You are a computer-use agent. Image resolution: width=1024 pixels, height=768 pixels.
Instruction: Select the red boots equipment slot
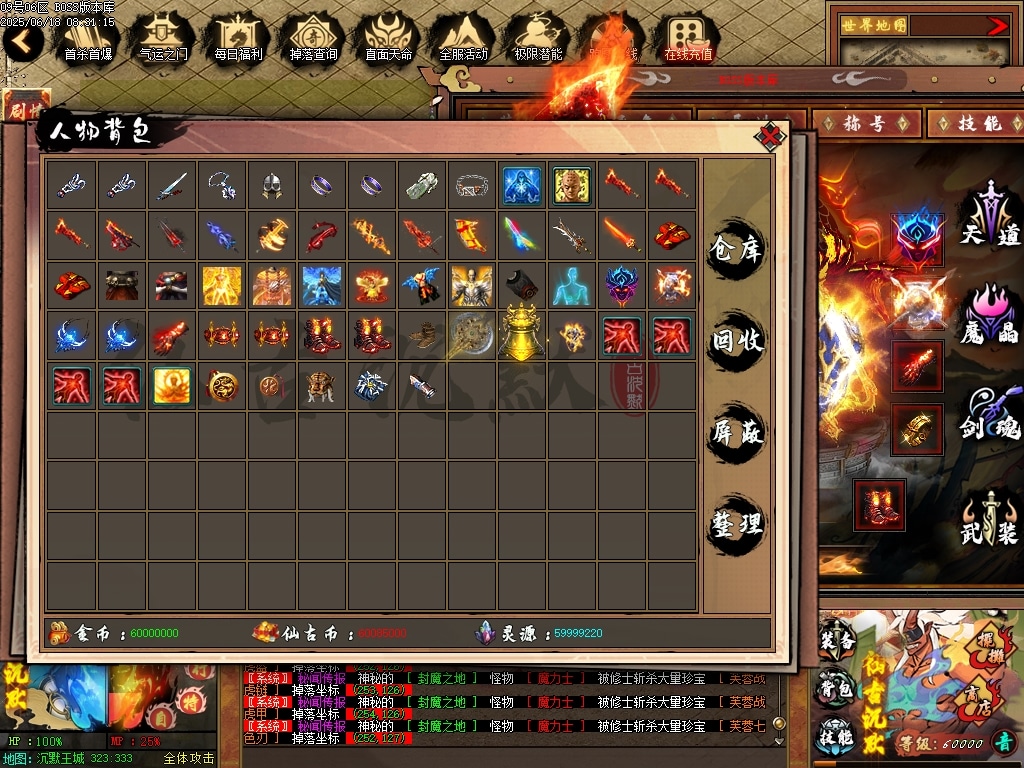pyautogui.click(x=880, y=504)
